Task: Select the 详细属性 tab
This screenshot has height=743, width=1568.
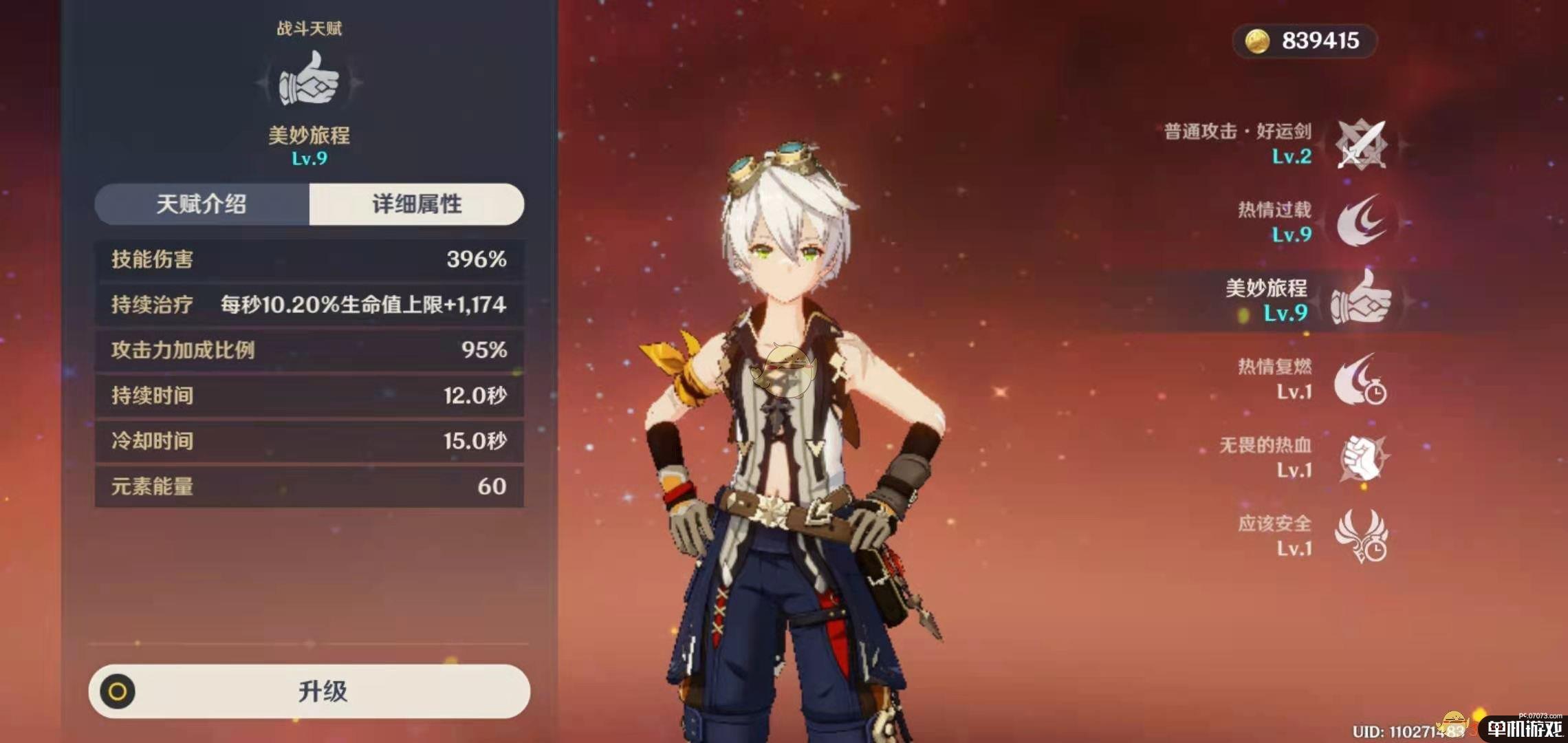Action: point(417,204)
